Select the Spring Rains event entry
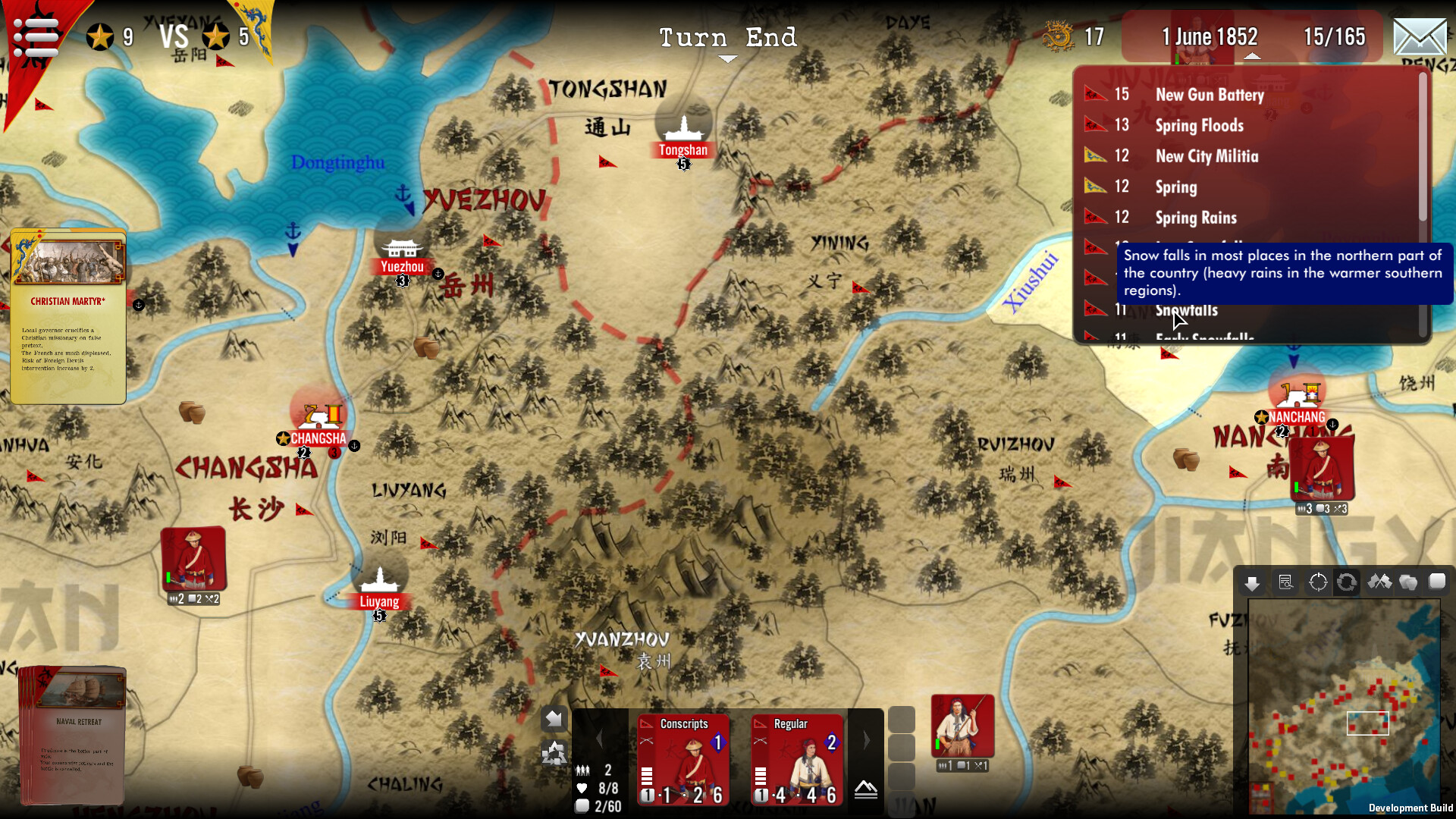 point(1195,218)
